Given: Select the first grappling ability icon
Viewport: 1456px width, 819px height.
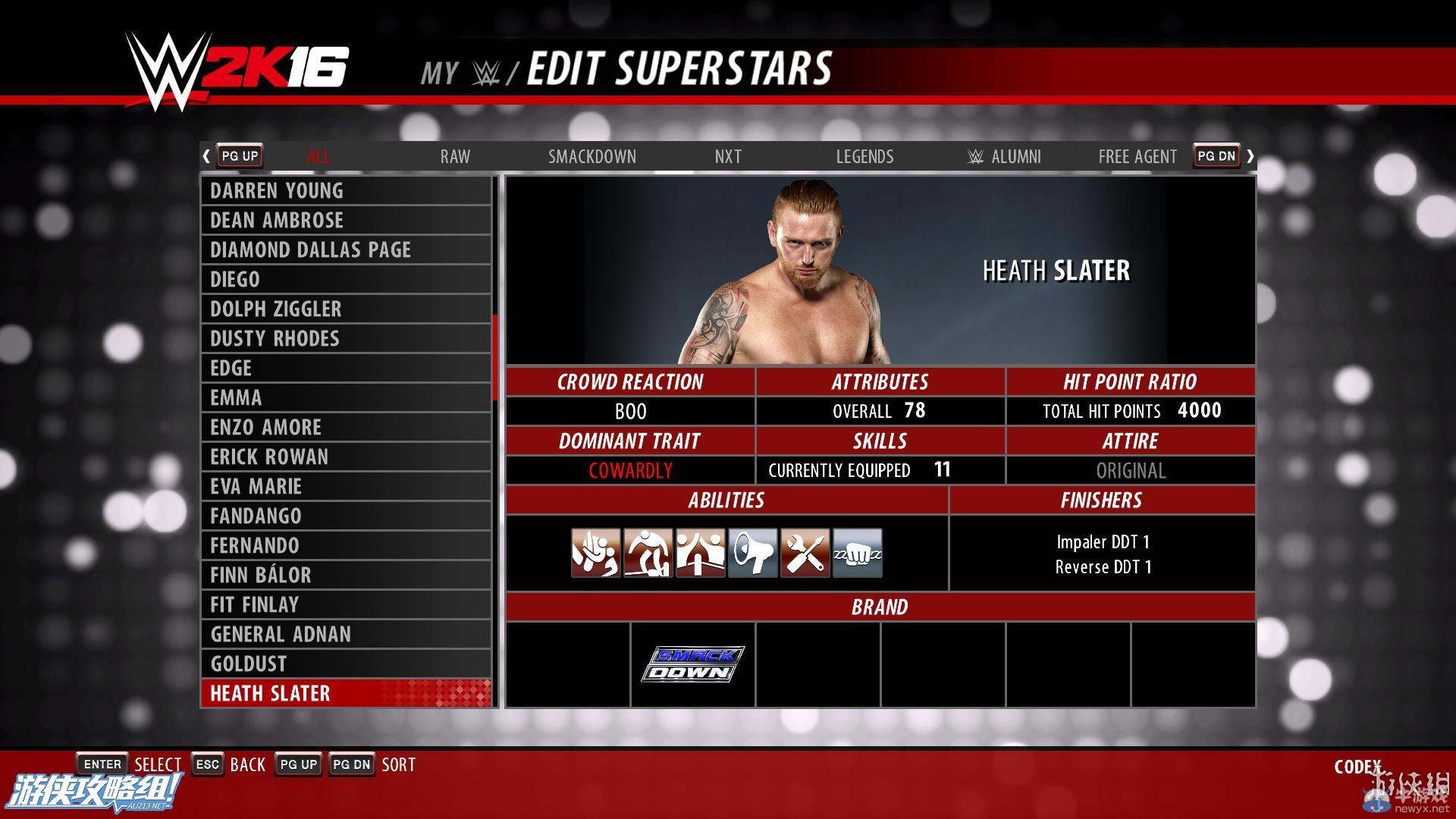Looking at the screenshot, I should (x=595, y=553).
